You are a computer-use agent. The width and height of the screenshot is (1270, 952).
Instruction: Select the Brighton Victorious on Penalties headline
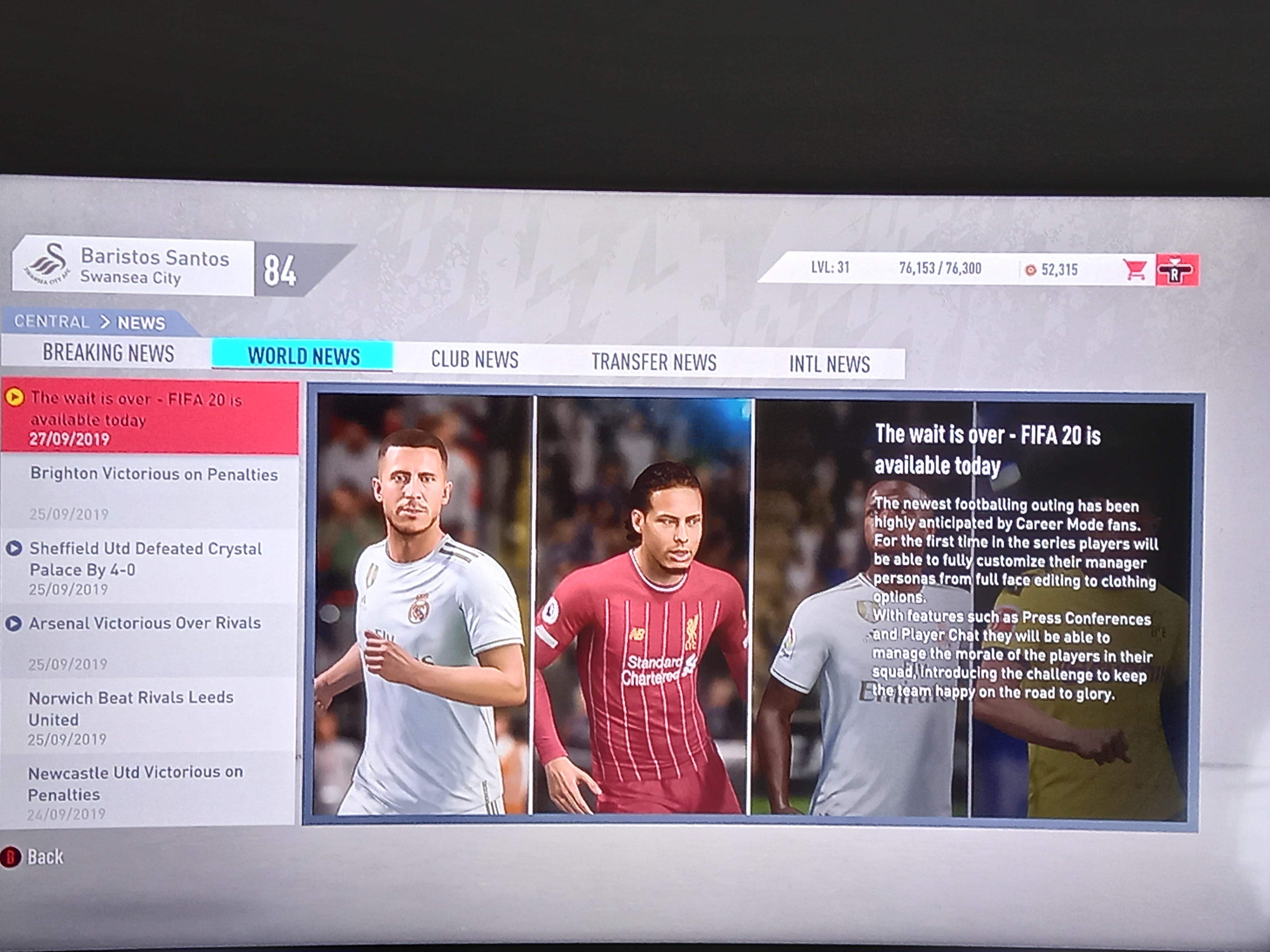tap(155, 474)
